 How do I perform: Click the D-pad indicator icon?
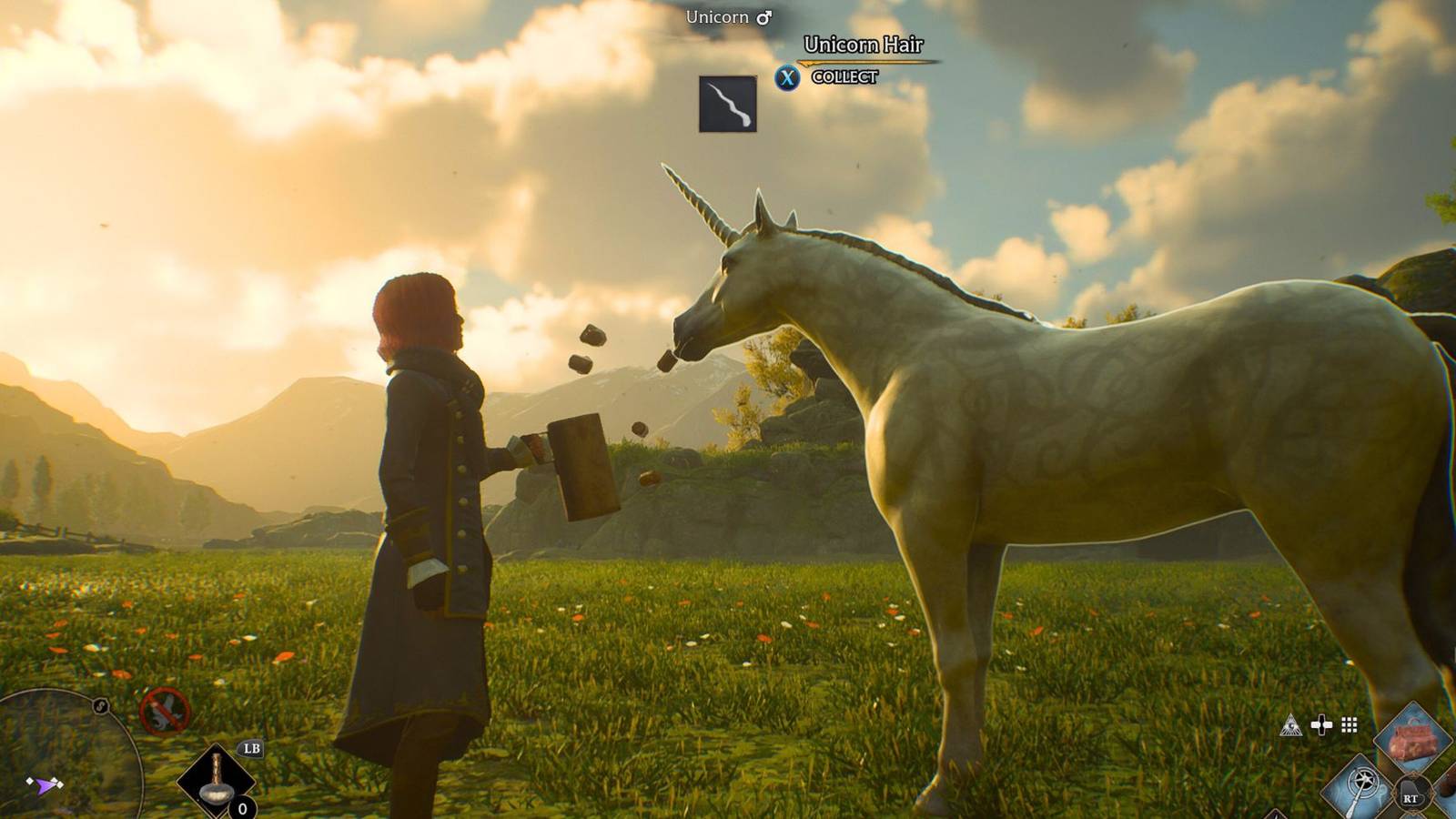click(1321, 723)
